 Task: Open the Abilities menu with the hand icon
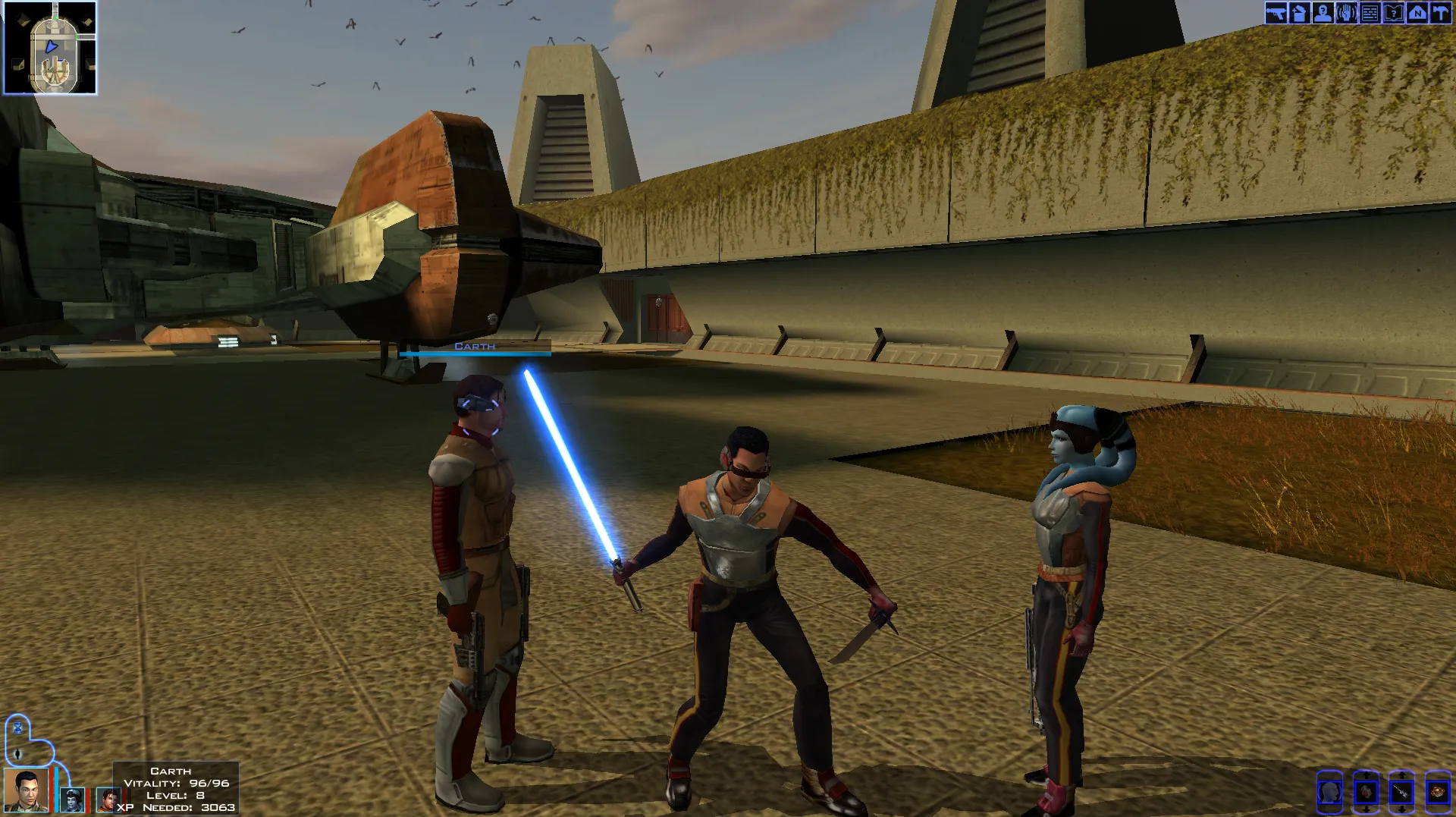pos(1347,12)
